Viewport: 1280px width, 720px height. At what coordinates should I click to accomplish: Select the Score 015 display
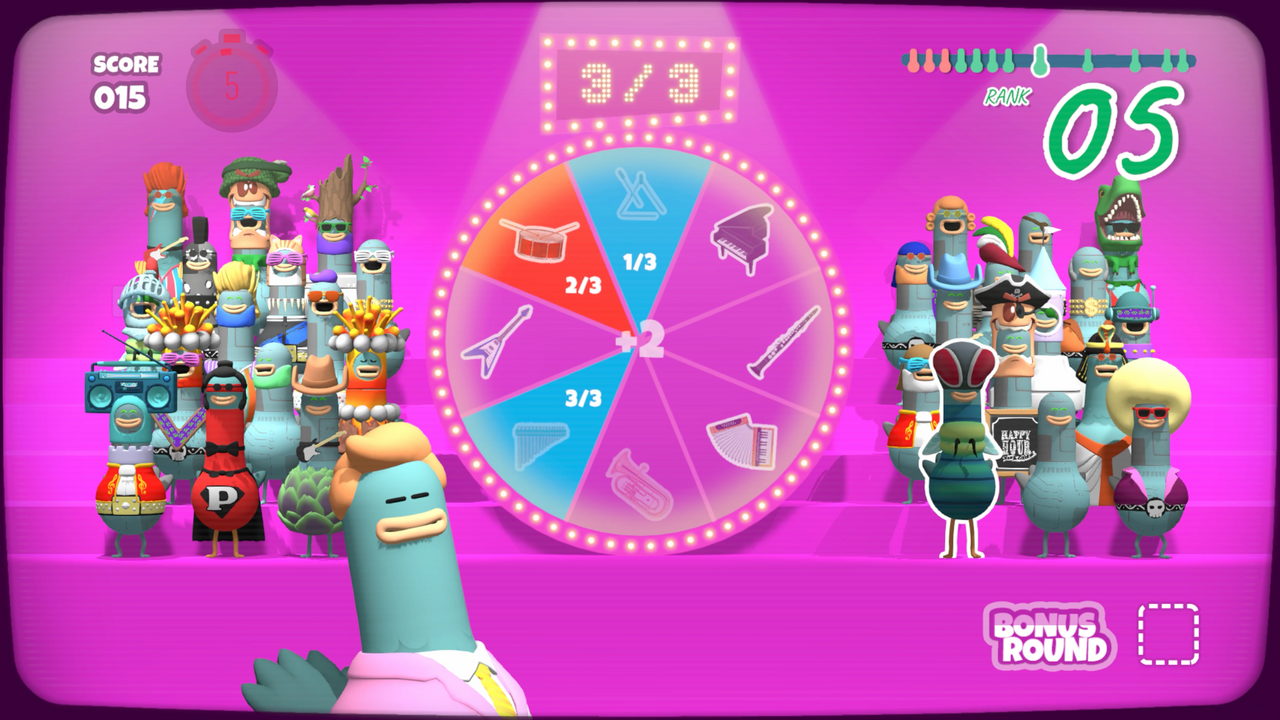pyautogui.click(x=123, y=80)
